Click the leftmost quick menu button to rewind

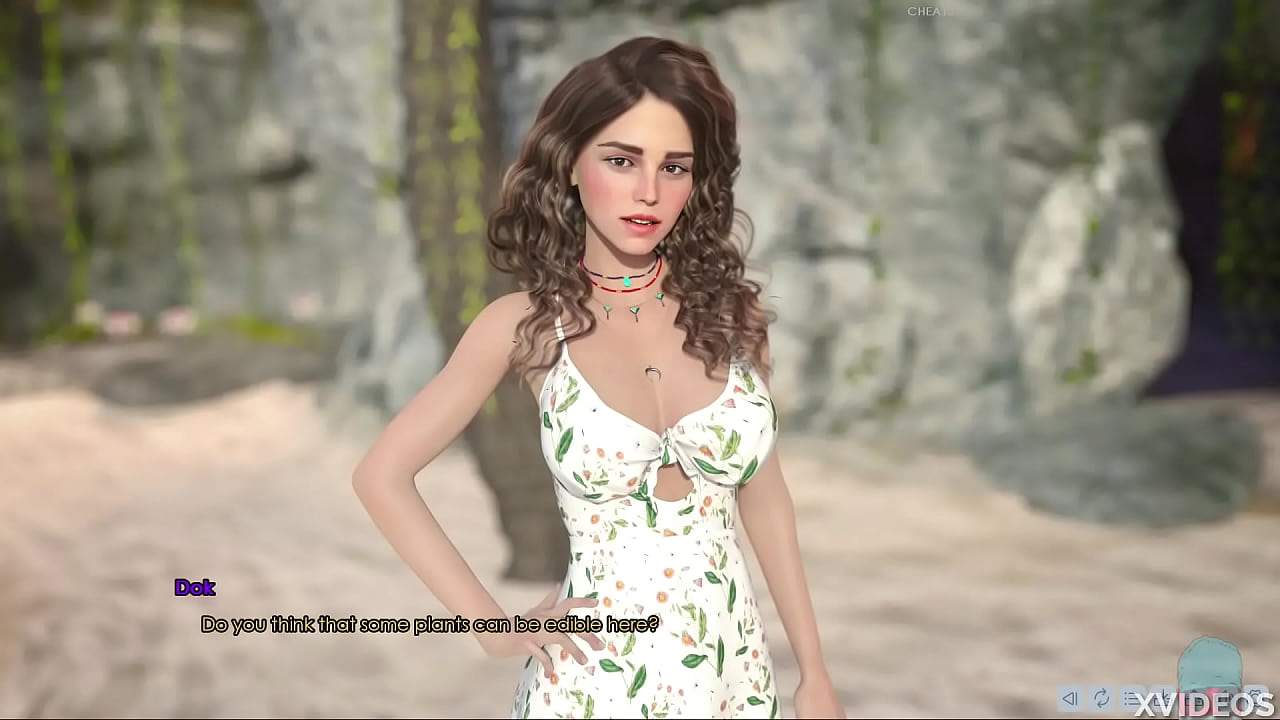coord(1069,698)
